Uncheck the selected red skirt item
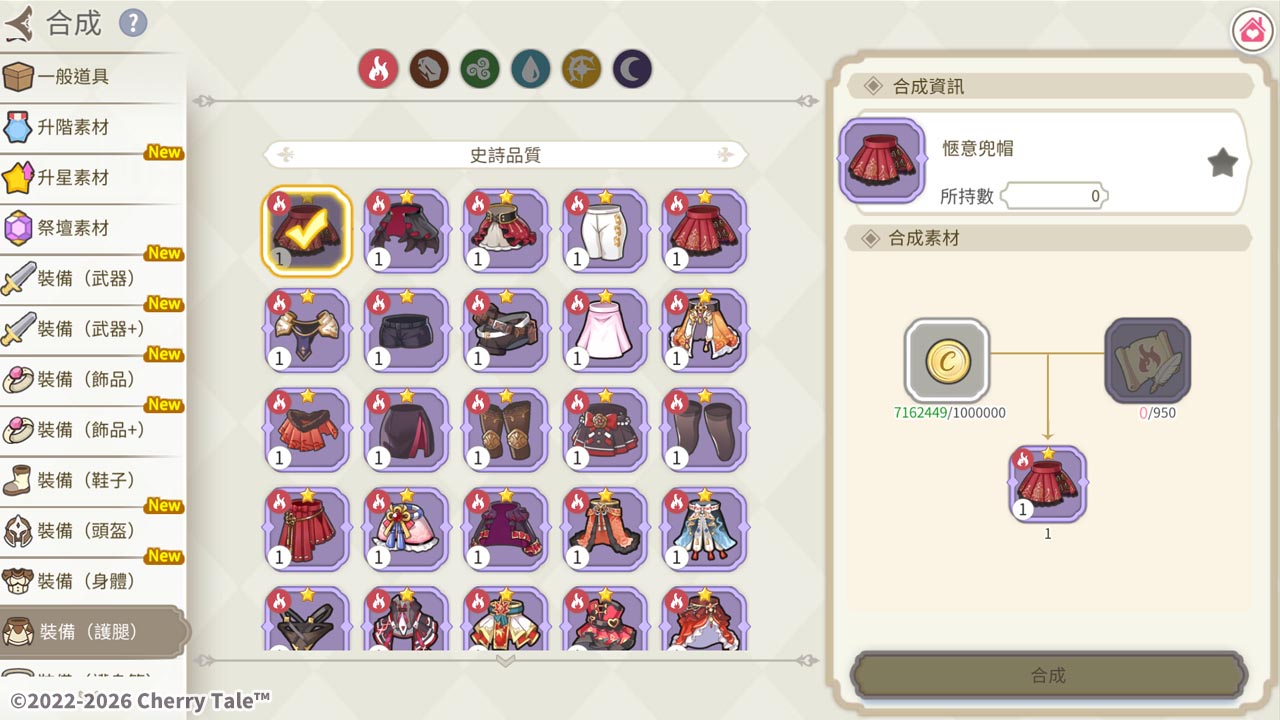Screen dimensions: 1280x720 (x=306, y=230)
